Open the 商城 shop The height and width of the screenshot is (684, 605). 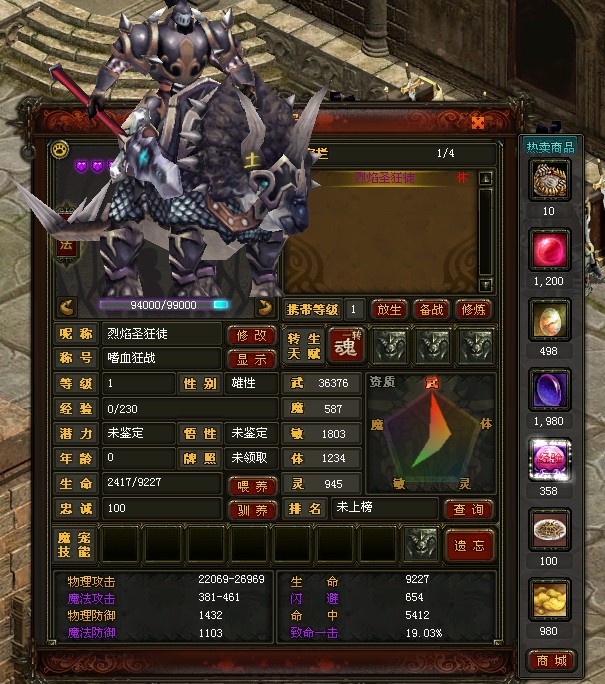coord(550,662)
